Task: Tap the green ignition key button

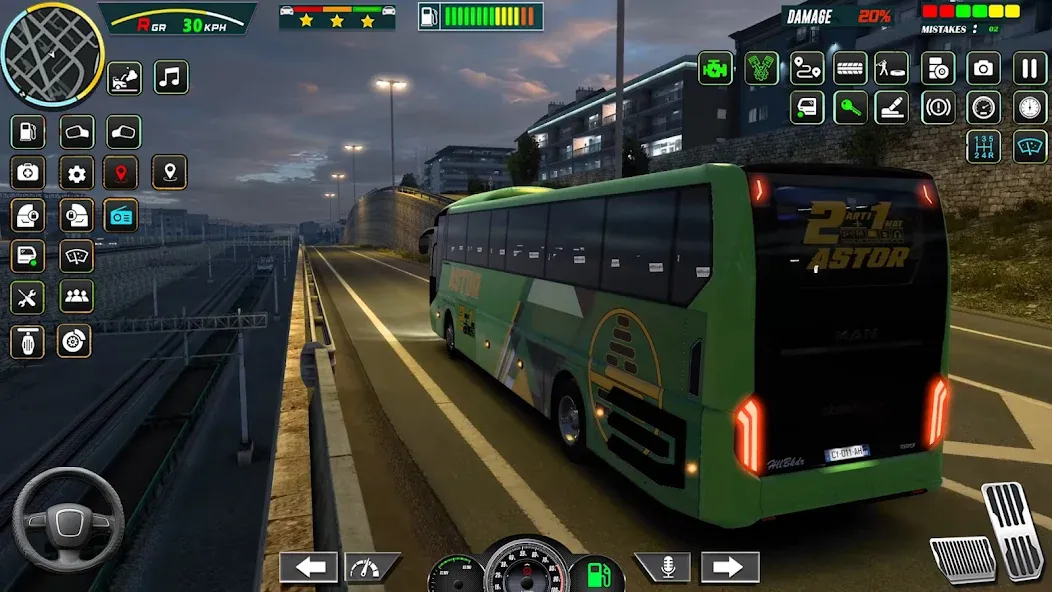Action: [x=850, y=107]
